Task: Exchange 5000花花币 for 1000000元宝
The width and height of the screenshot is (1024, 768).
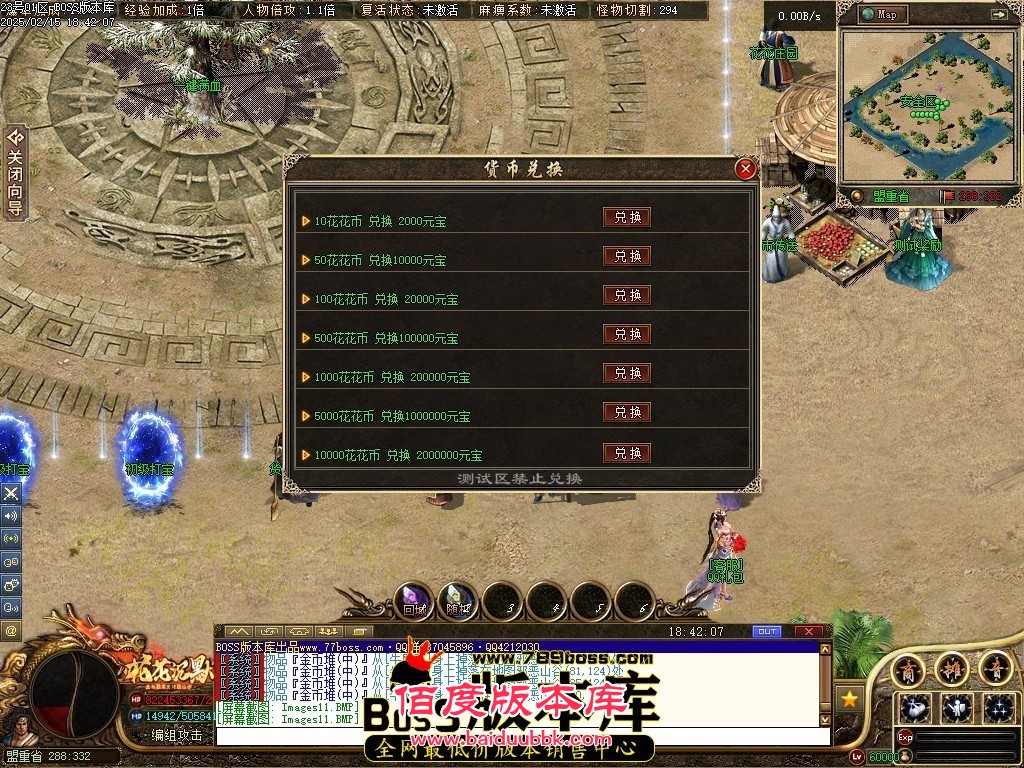Action: (x=627, y=412)
